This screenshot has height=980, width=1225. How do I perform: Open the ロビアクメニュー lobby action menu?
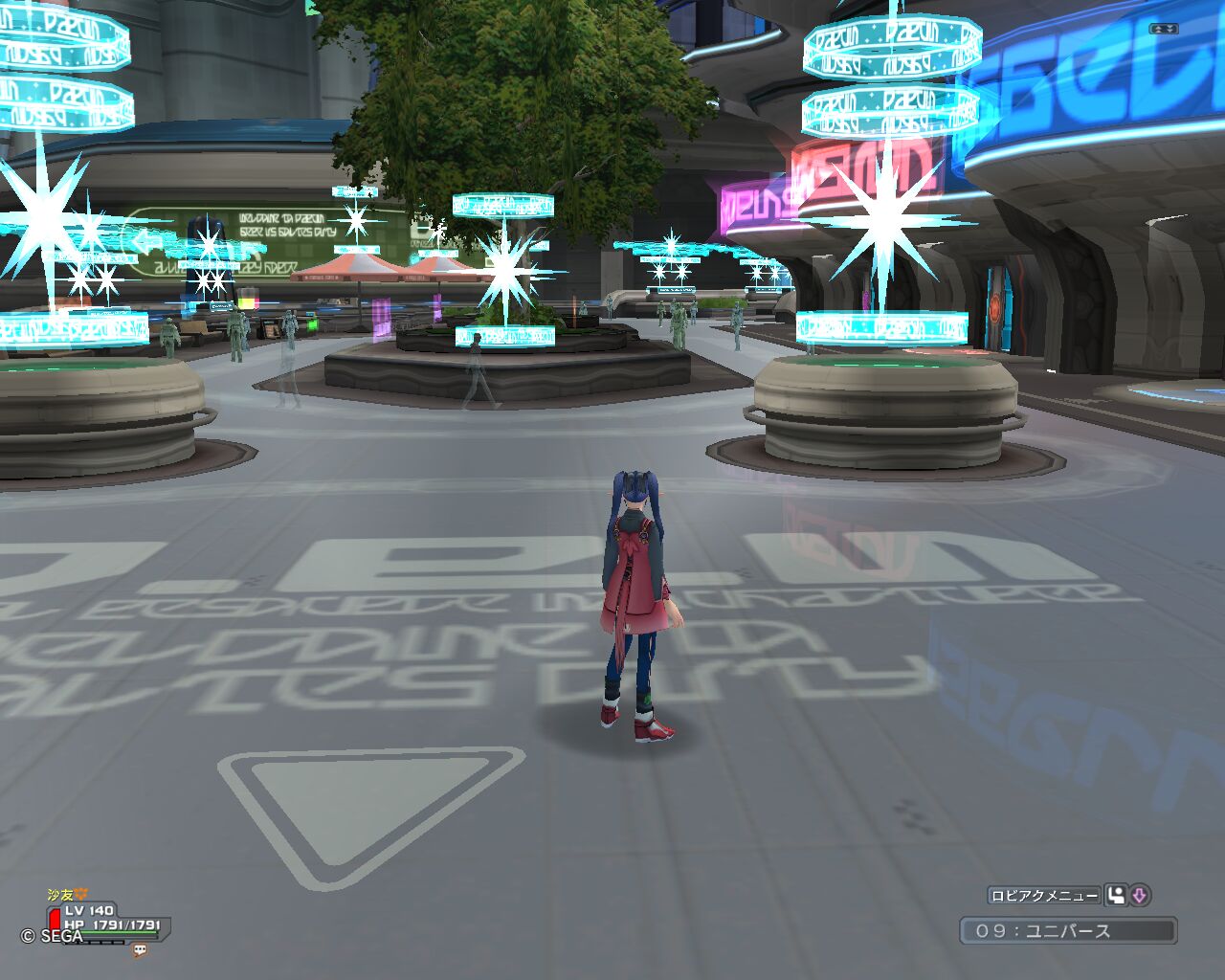(1044, 896)
